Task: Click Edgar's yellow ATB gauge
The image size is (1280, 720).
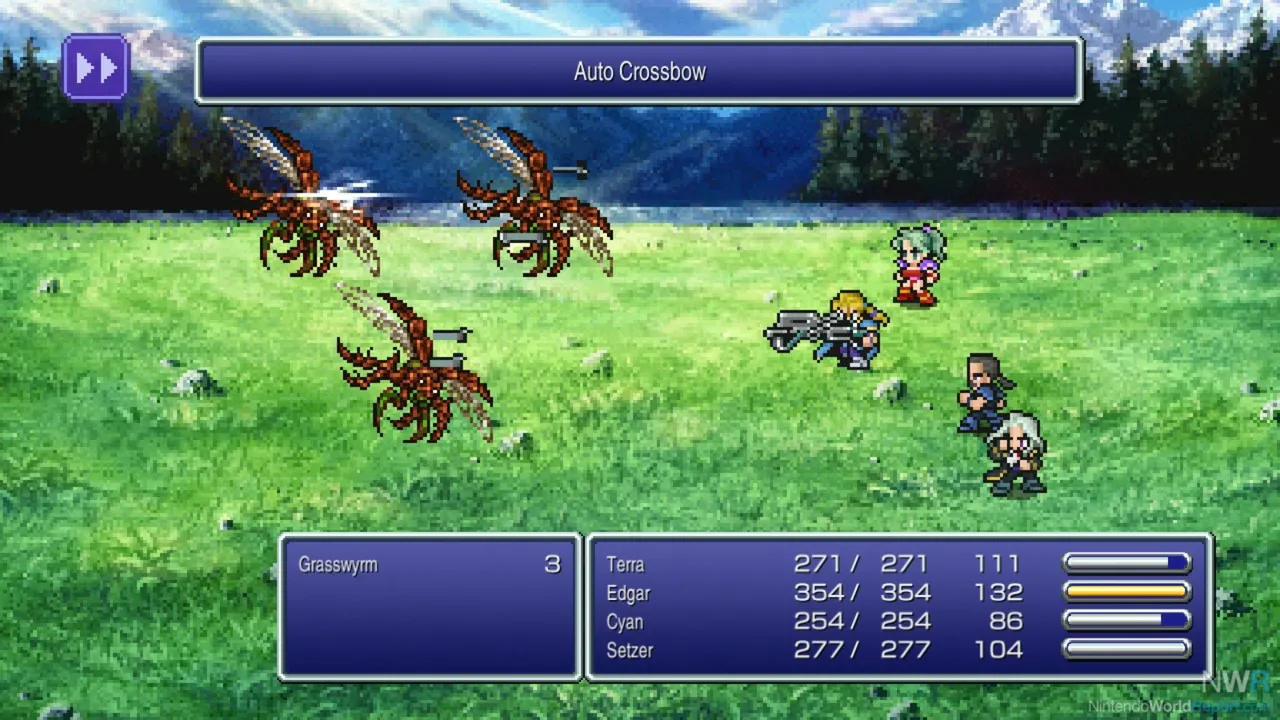Action: [x=1126, y=593]
